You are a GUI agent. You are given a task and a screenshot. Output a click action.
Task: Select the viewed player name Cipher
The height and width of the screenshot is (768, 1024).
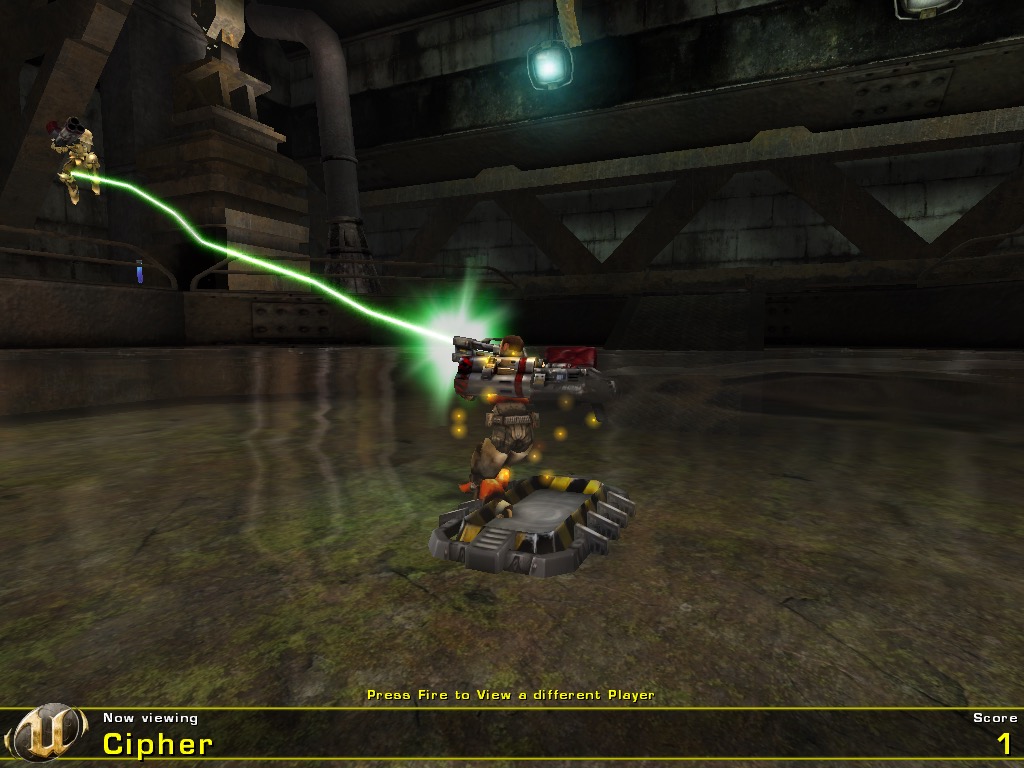[158, 744]
